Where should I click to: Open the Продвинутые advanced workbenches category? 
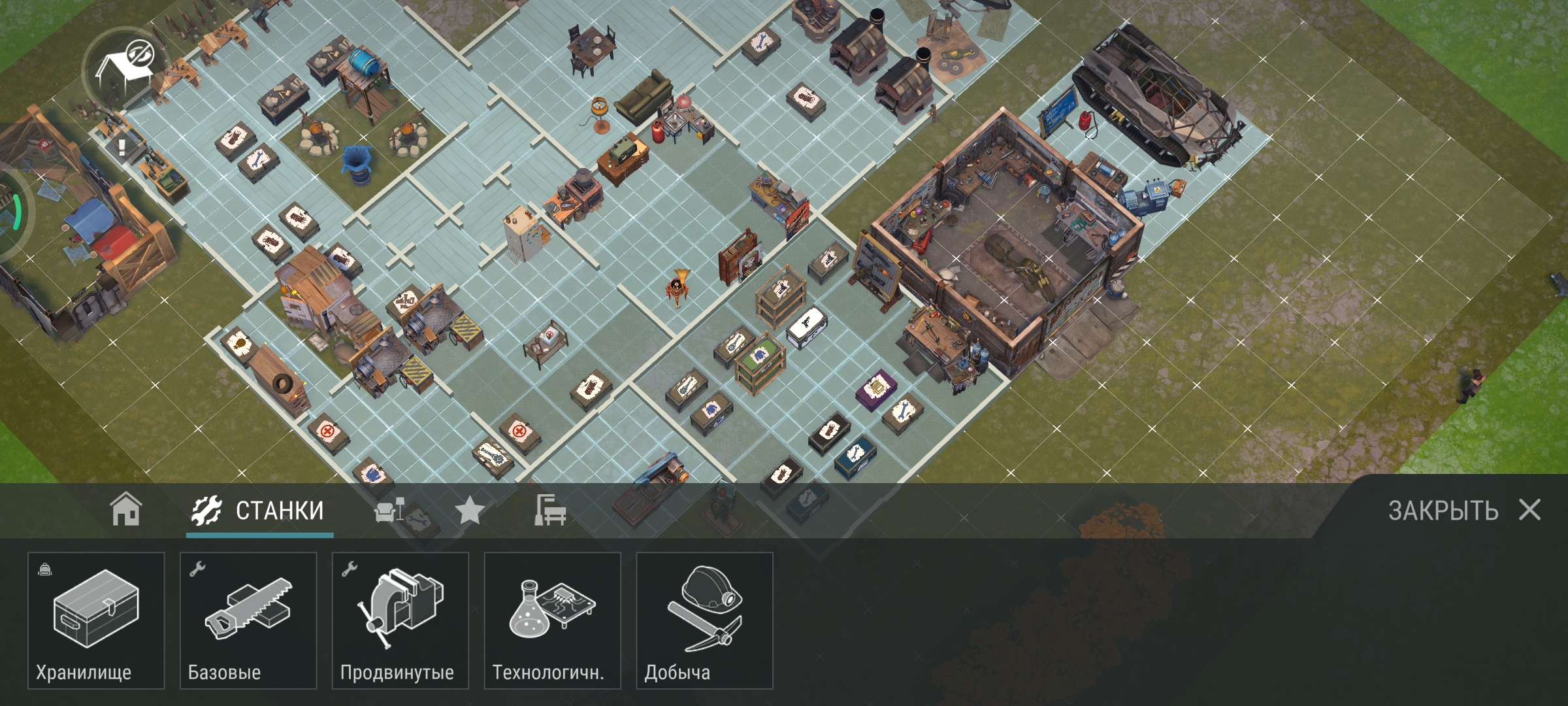[400, 620]
